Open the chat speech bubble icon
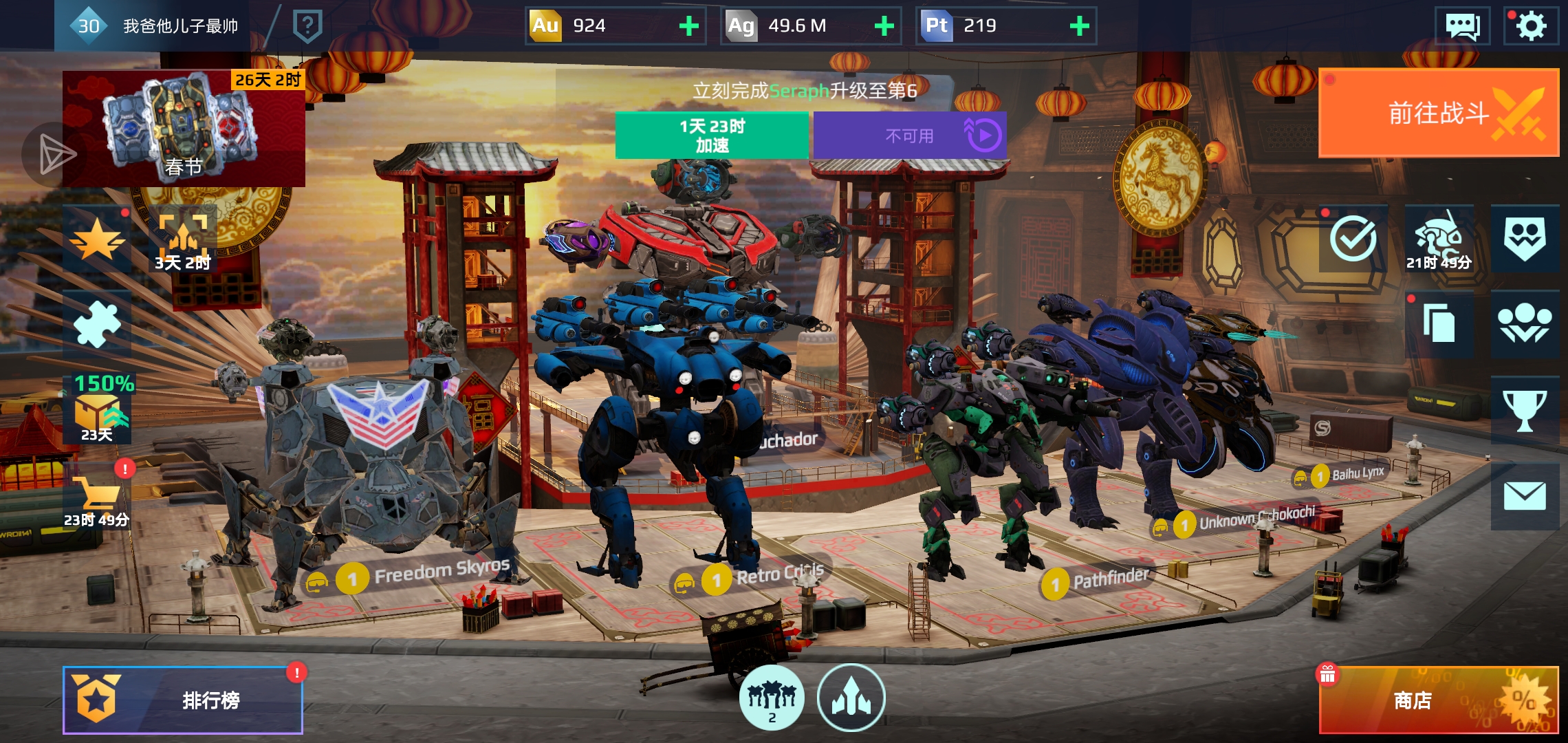This screenshot has height=743, width=1568. pos(1462,26)
